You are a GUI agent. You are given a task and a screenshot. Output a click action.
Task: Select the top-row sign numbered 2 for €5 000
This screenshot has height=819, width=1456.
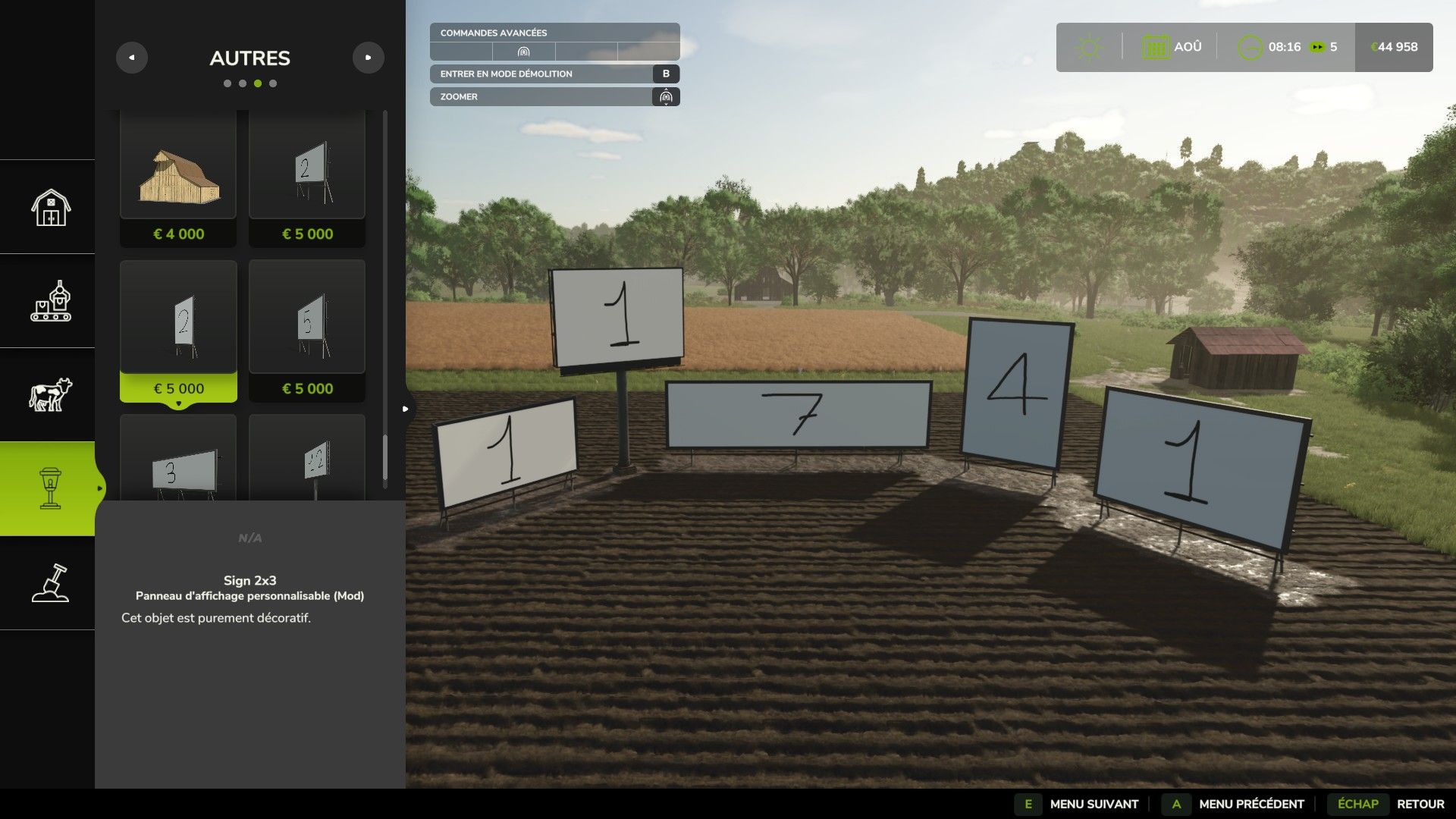point(307,179)
